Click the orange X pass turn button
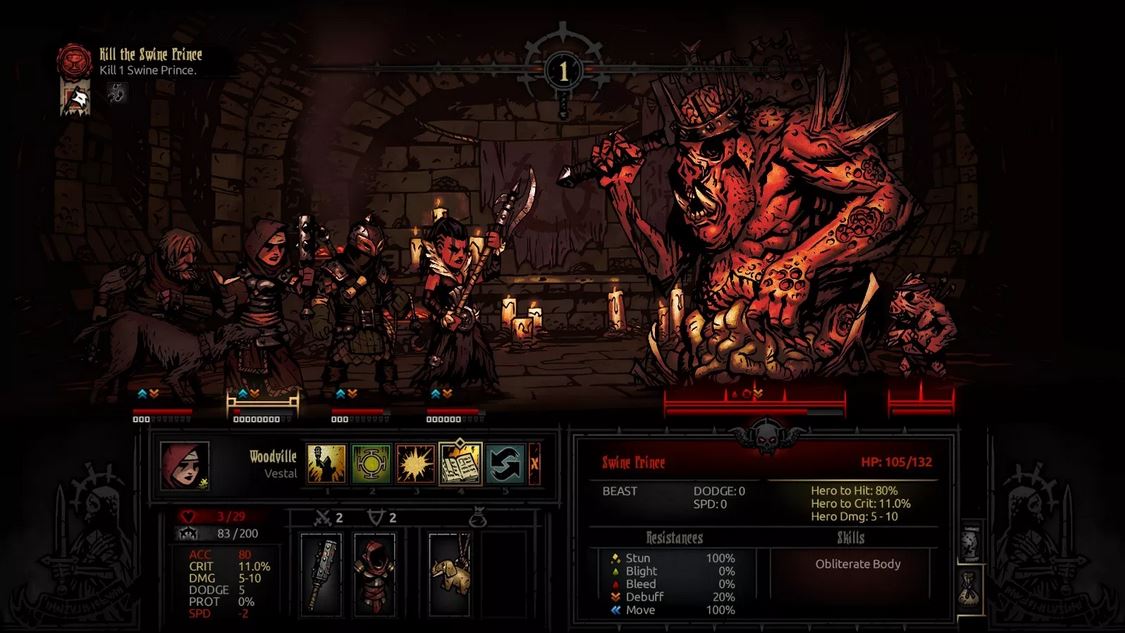This screenshot has height=633, width=1125. coord(535,464)
